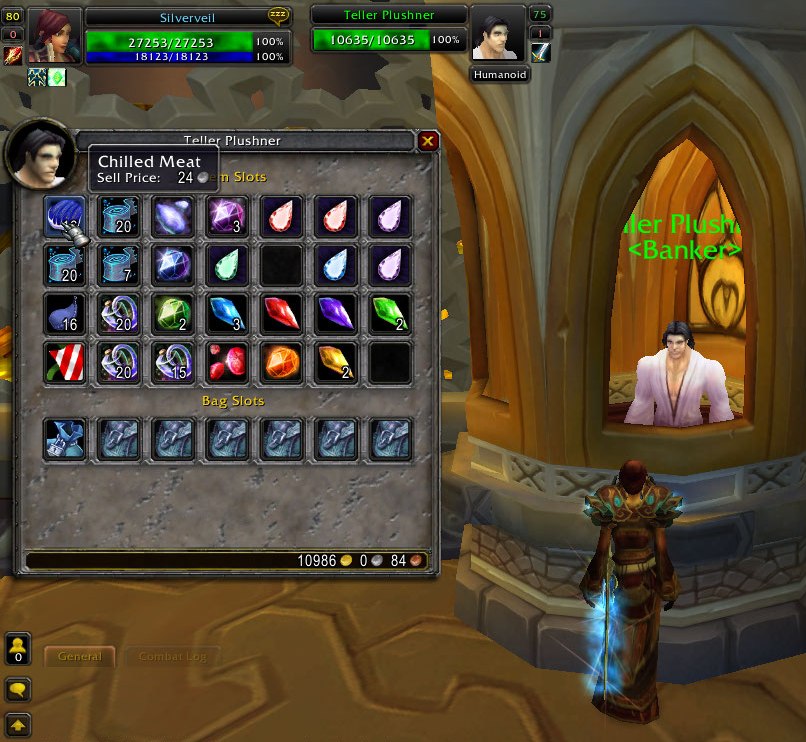The height and width of the screenshot is (742, 806).
Task: Open the social friends list button
Action: click(x=17, y=650)
